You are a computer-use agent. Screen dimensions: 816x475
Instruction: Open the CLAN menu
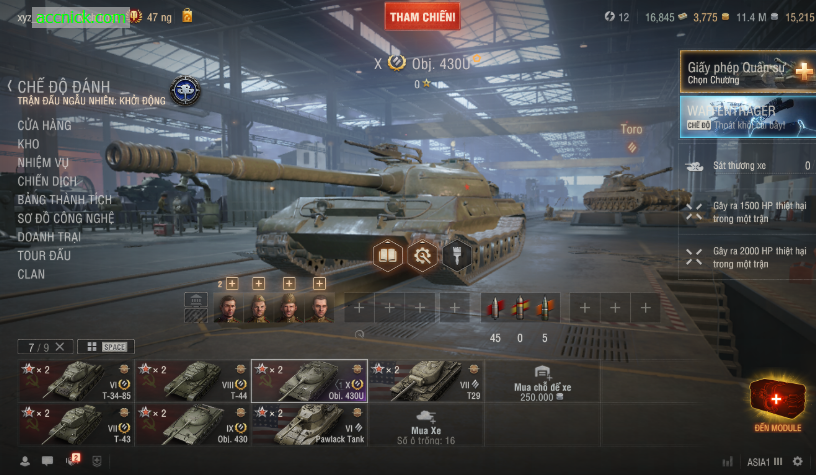coord(31,274)
